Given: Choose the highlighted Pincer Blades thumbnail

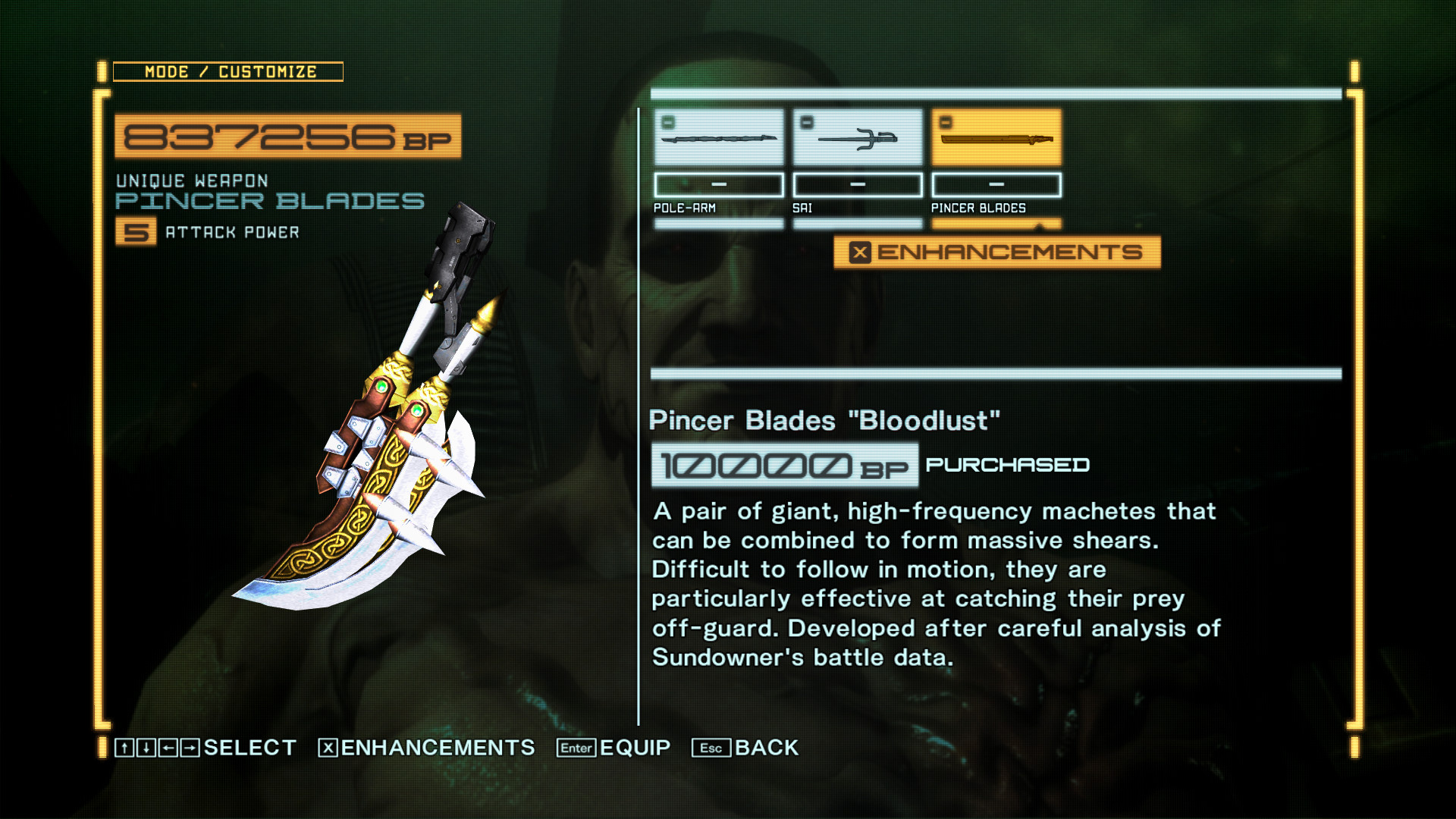Looking at the screenshot, I should (x=997, y=139).
